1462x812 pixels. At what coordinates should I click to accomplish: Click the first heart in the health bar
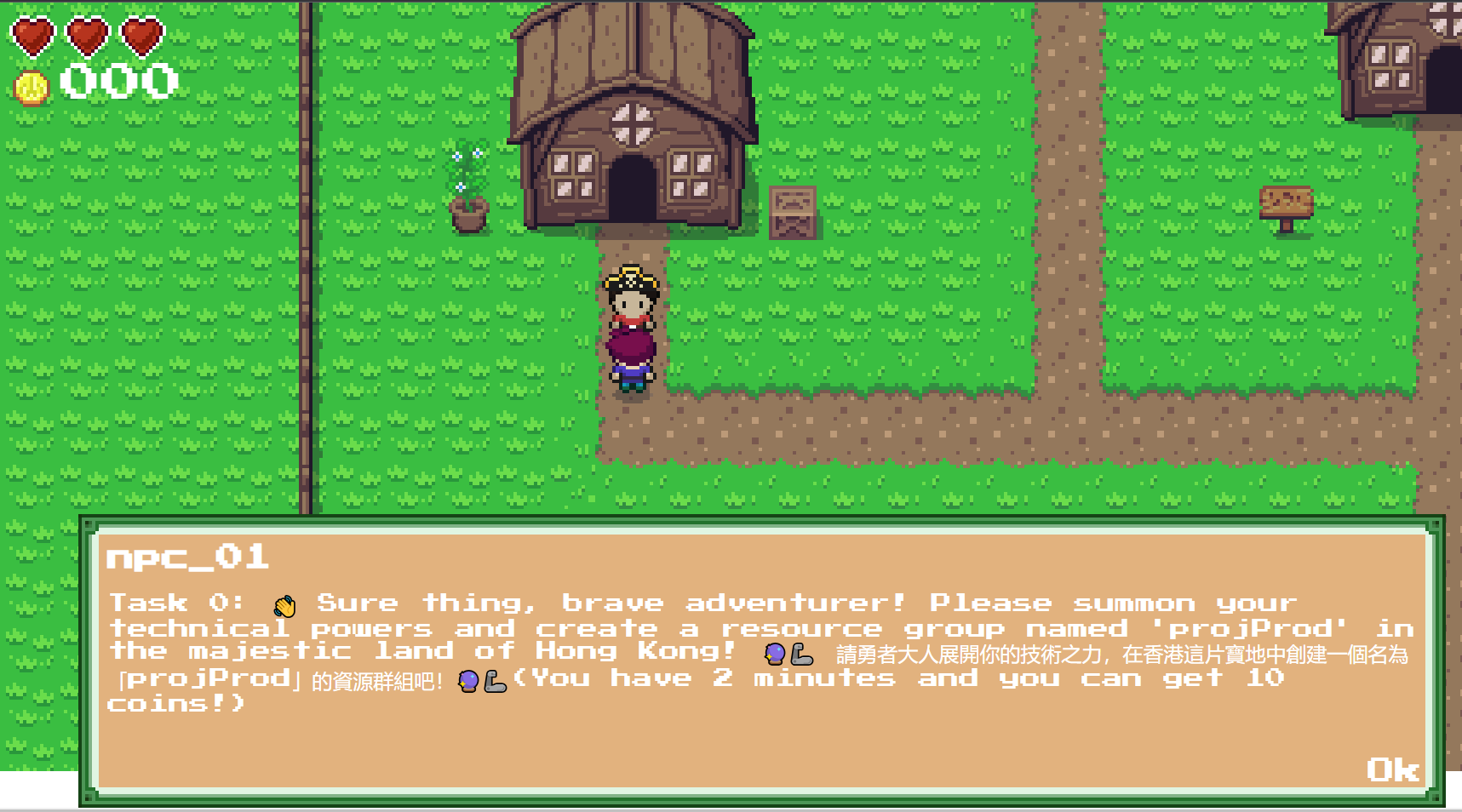(x=32, y=36)
